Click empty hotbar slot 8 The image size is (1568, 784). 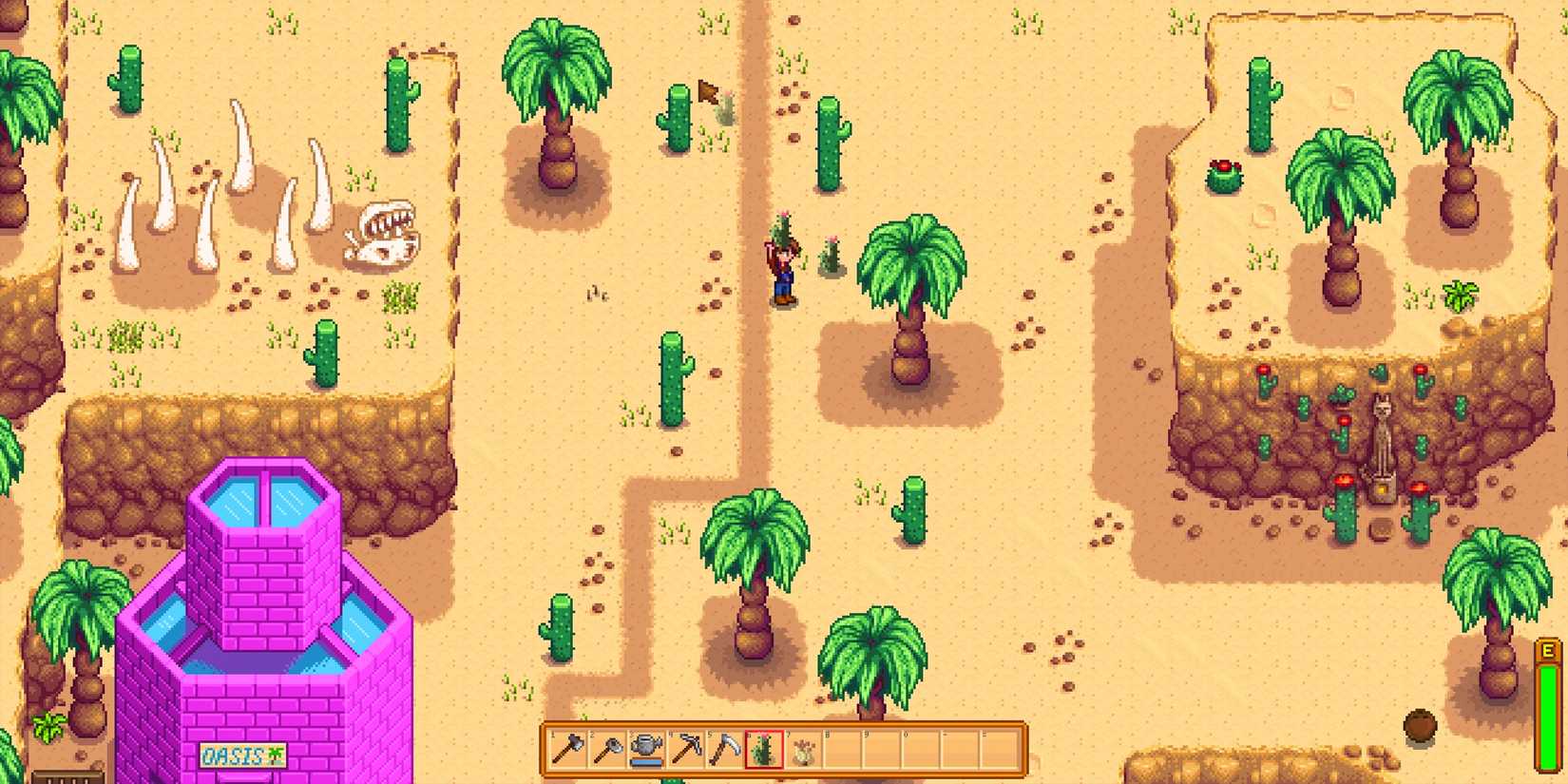(843, 751)
